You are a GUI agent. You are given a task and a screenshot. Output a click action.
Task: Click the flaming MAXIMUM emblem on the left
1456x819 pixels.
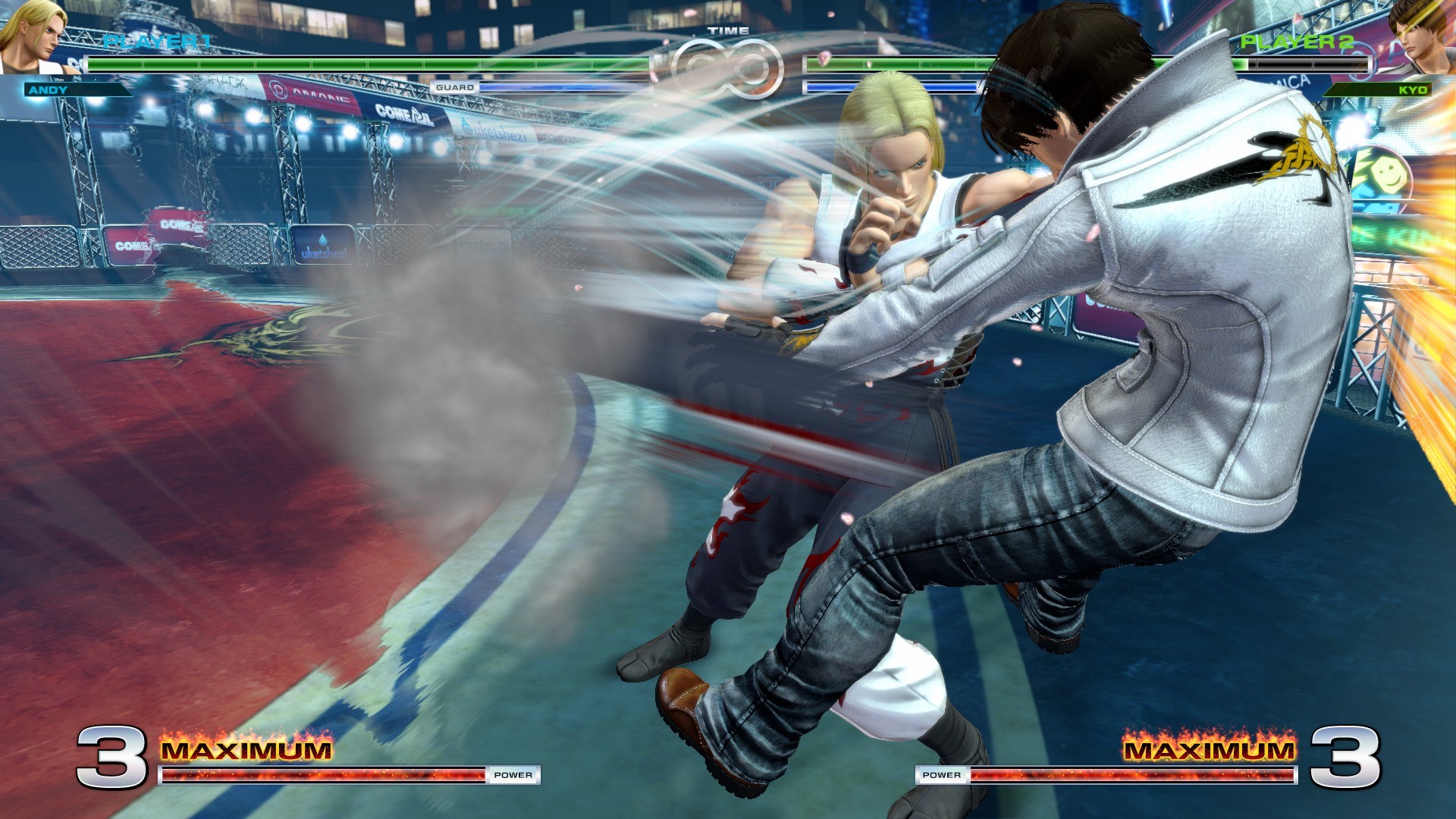[246, 751]
